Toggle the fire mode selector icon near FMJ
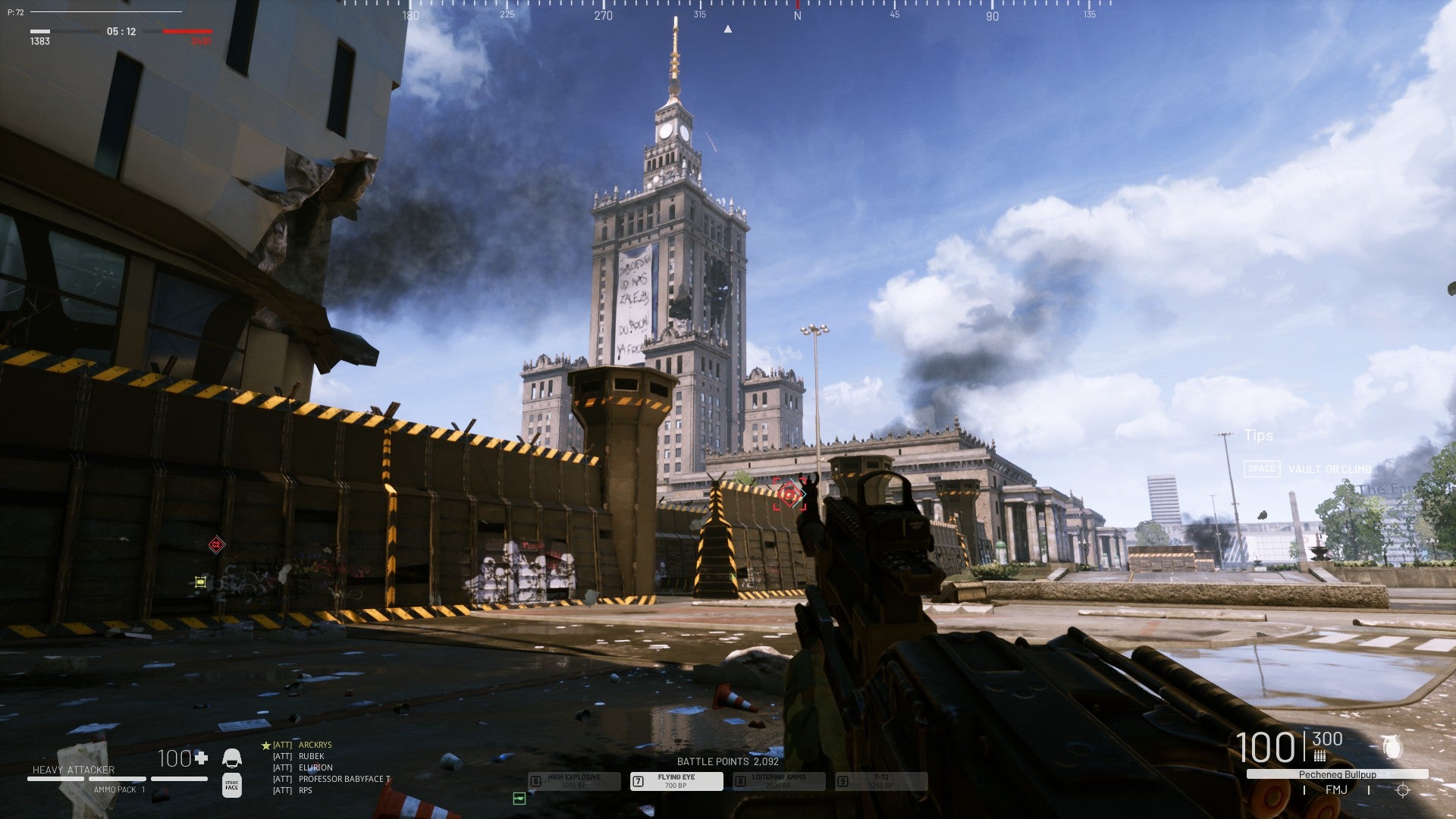1456x819 pixels. pyautogui.click(x=1401, y=792)
